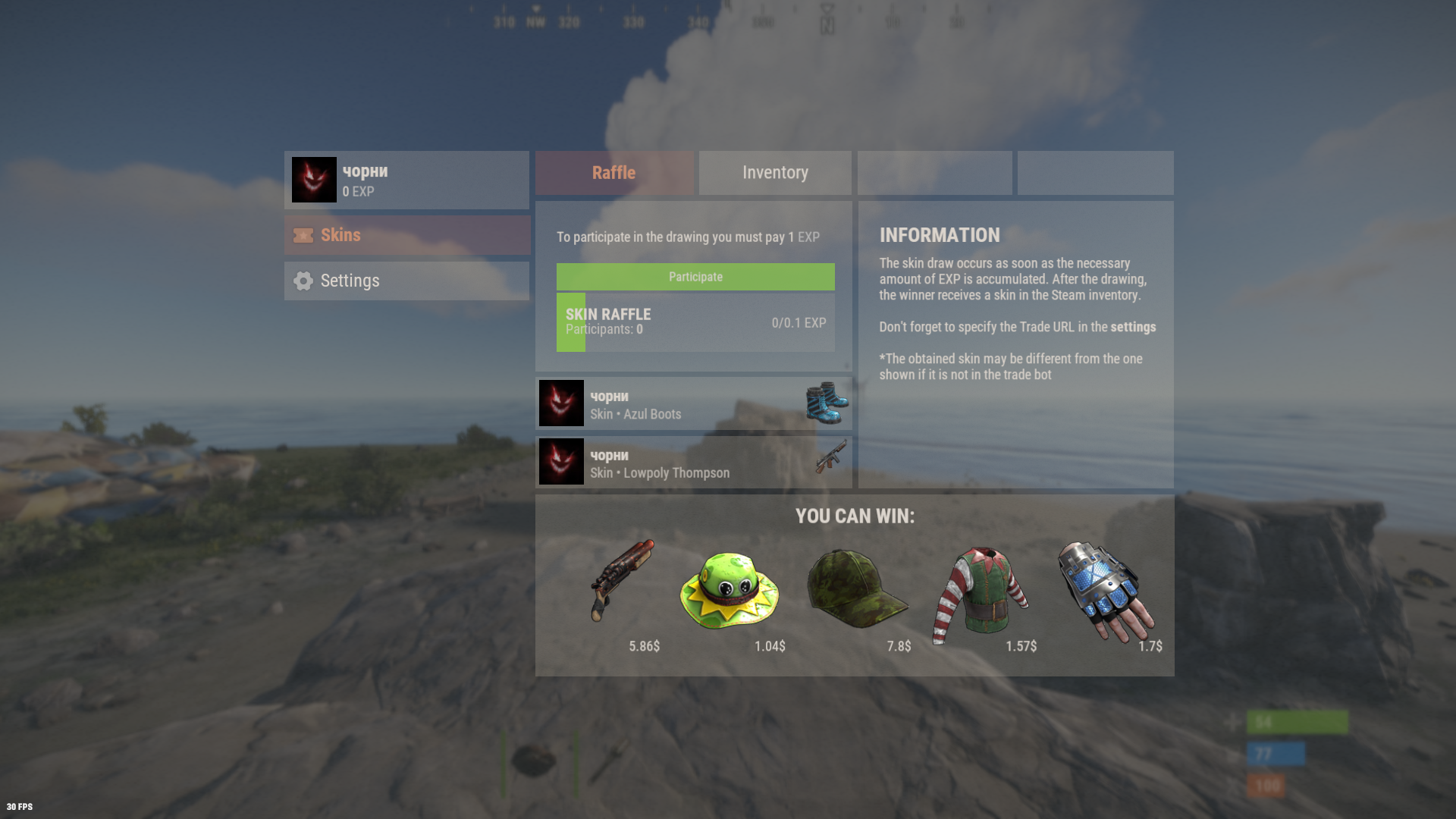Select the elf jacket prize
This screenshot has width=1456, height=819.
pyautogui.click(x=981, y=591)
